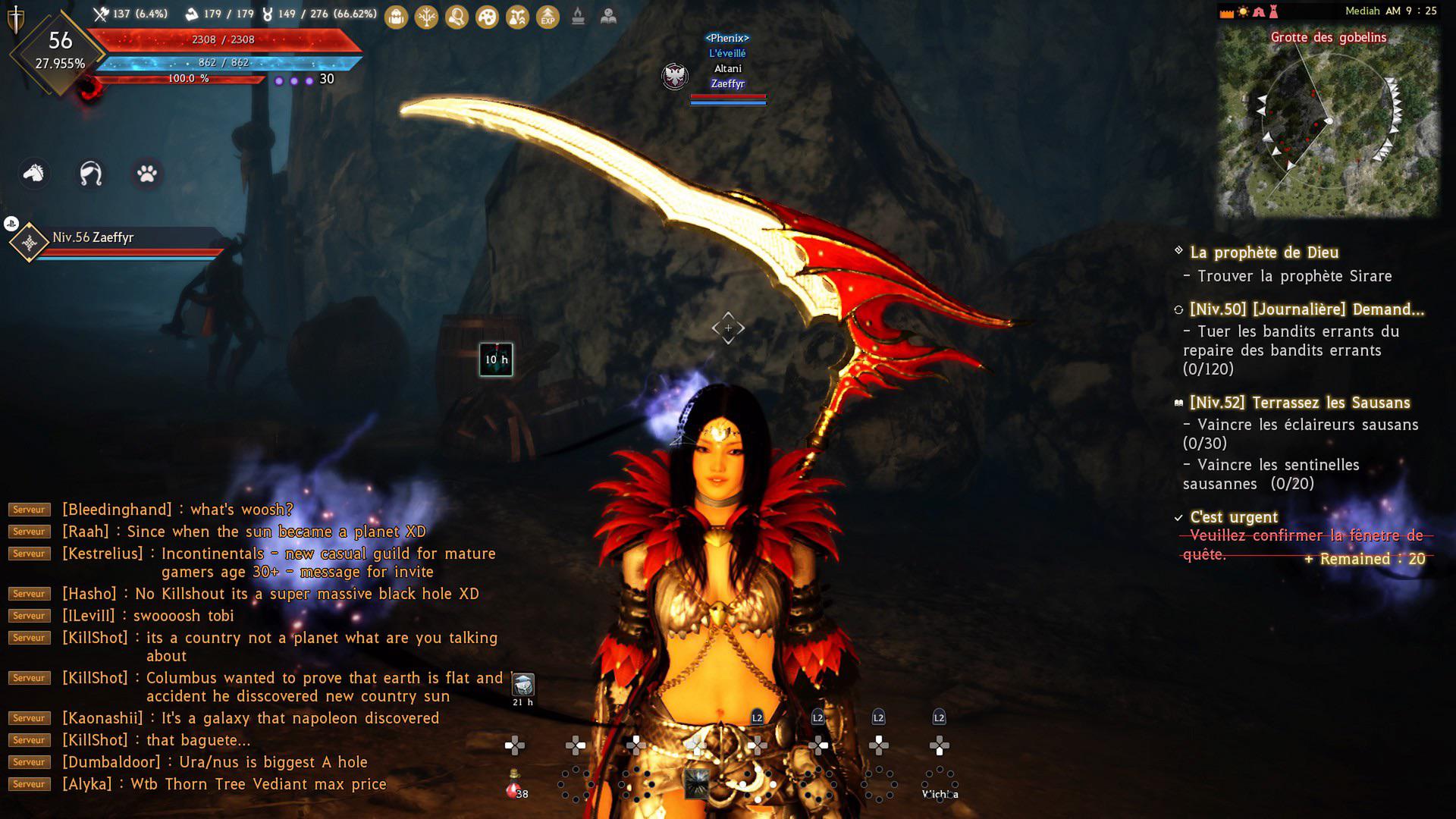
Task: Click the EXP chevron icon
Action: 547,17
